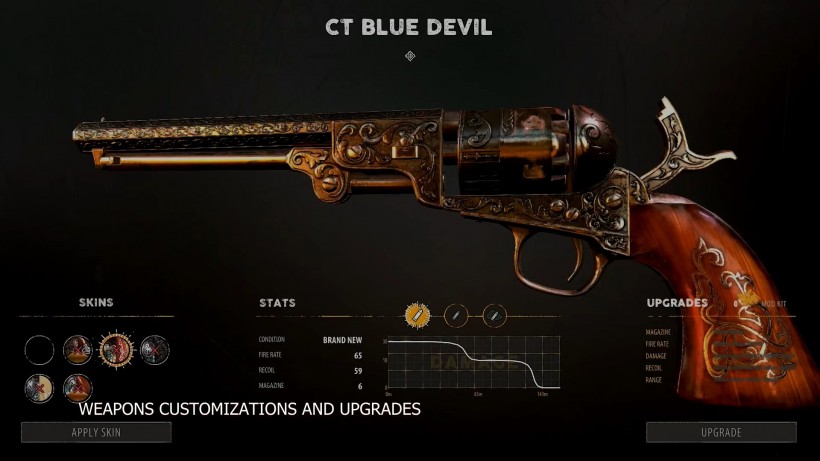Pick the Damage upgrade row
Viewport: 820px width, 461px height.
tap(656, 356)
